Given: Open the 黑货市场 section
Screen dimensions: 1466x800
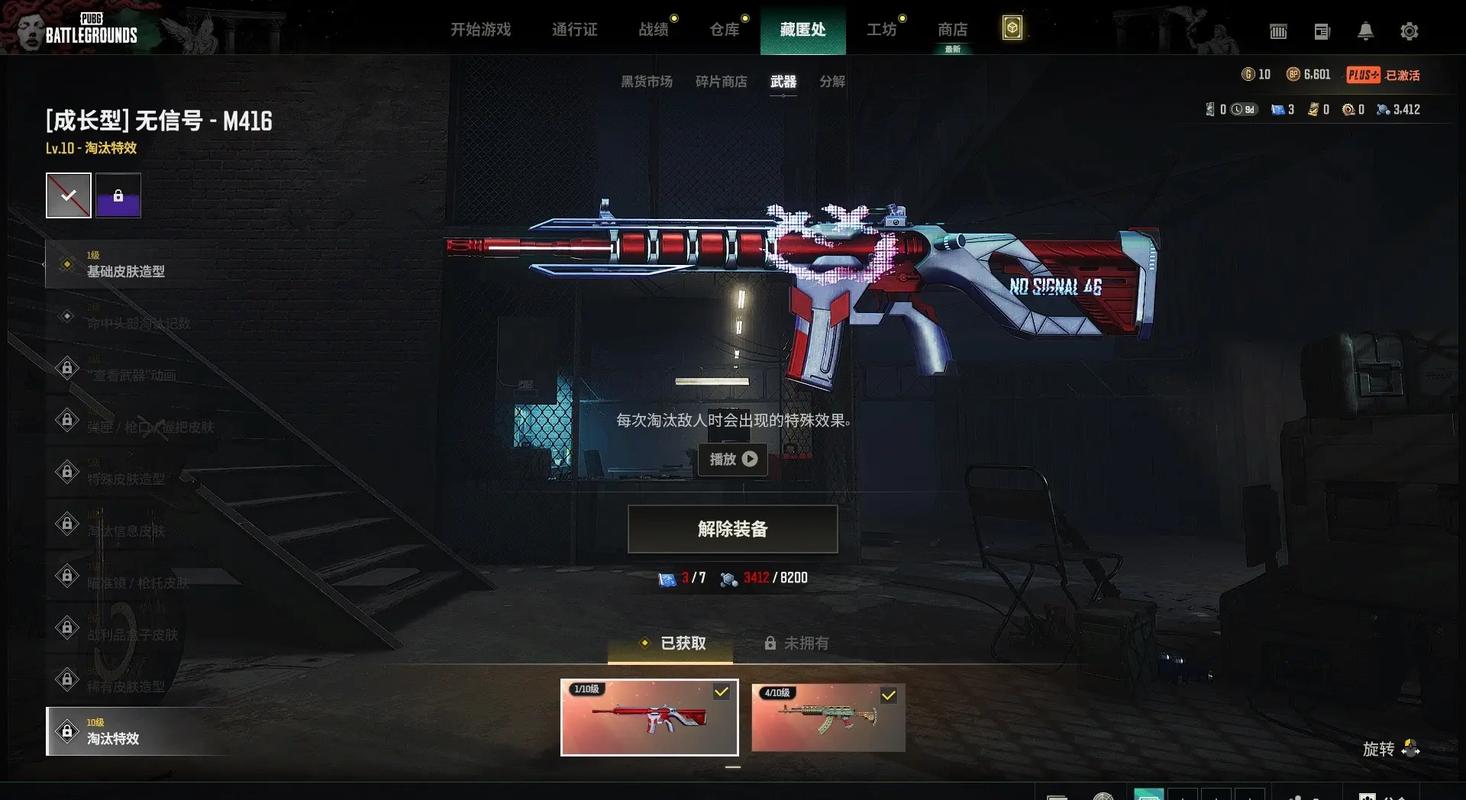Looking at the screenshot, I should [645, 81].
